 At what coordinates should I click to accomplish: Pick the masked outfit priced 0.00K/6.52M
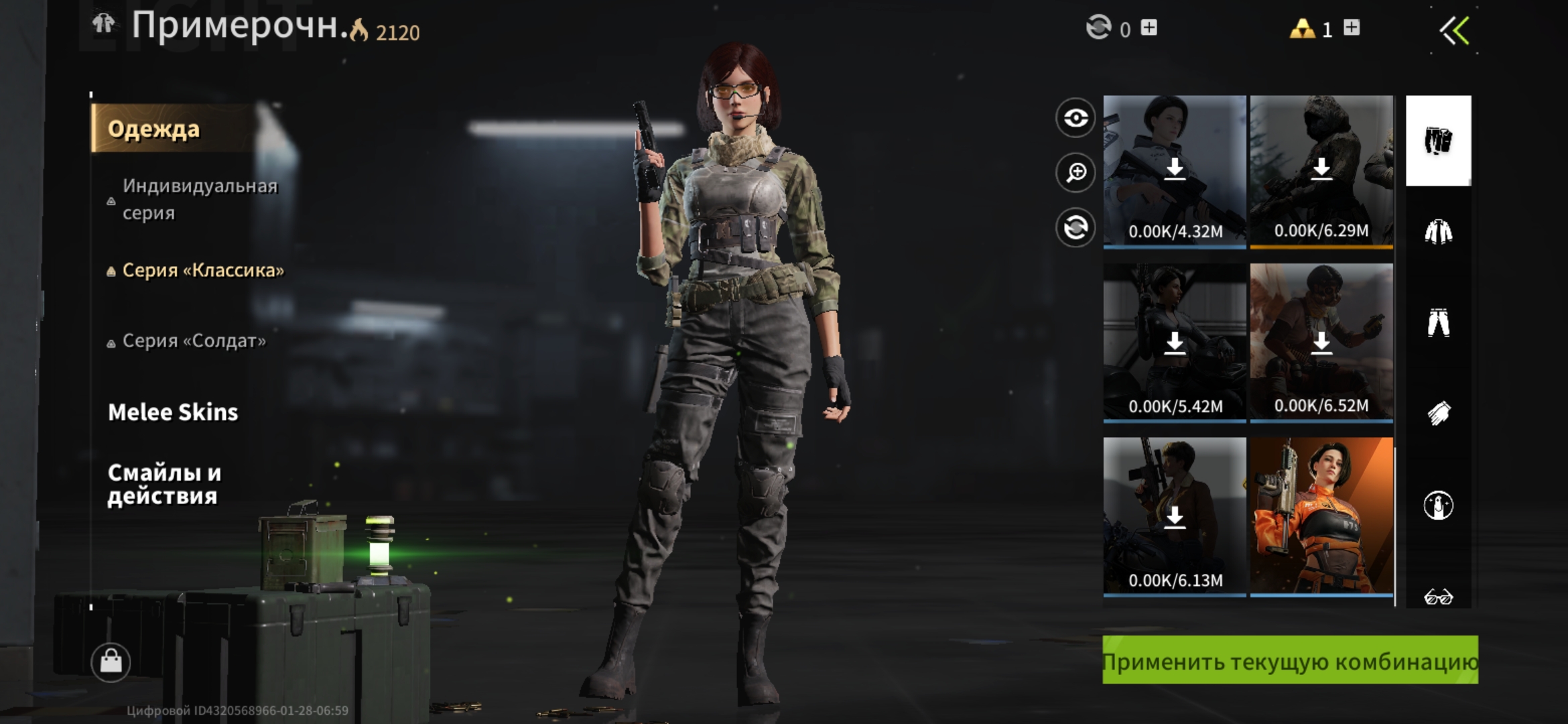coord(1321,343)
